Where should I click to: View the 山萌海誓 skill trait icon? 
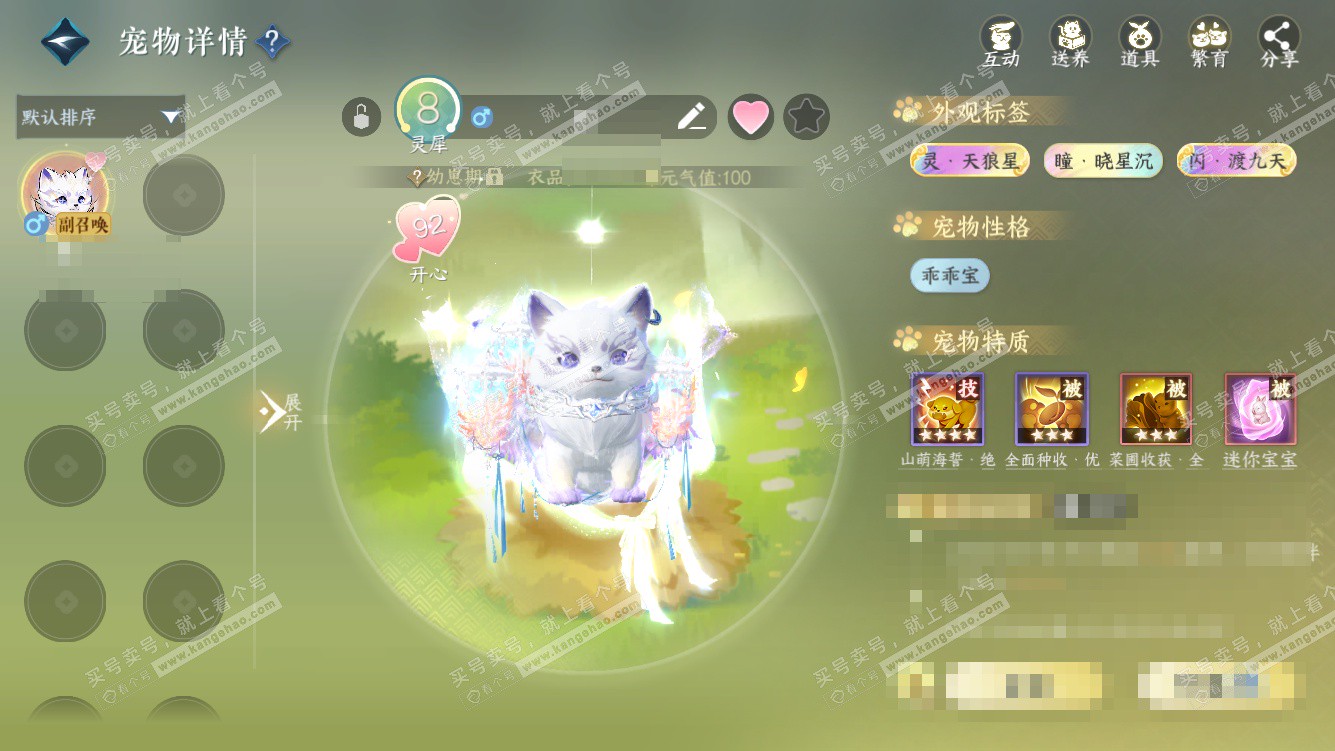click(947, 409)
